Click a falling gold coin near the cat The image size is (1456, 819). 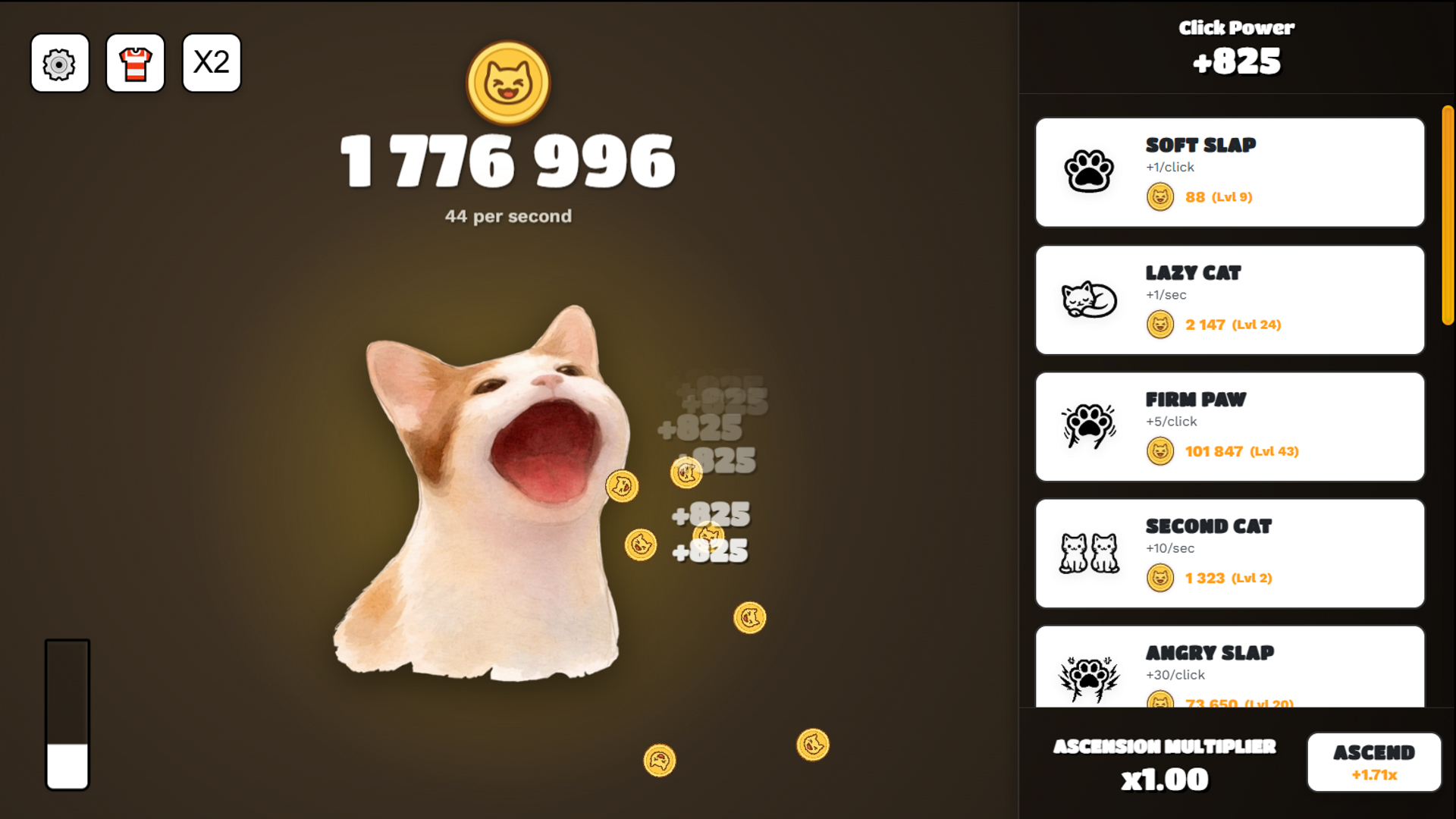tap(751, 617)
